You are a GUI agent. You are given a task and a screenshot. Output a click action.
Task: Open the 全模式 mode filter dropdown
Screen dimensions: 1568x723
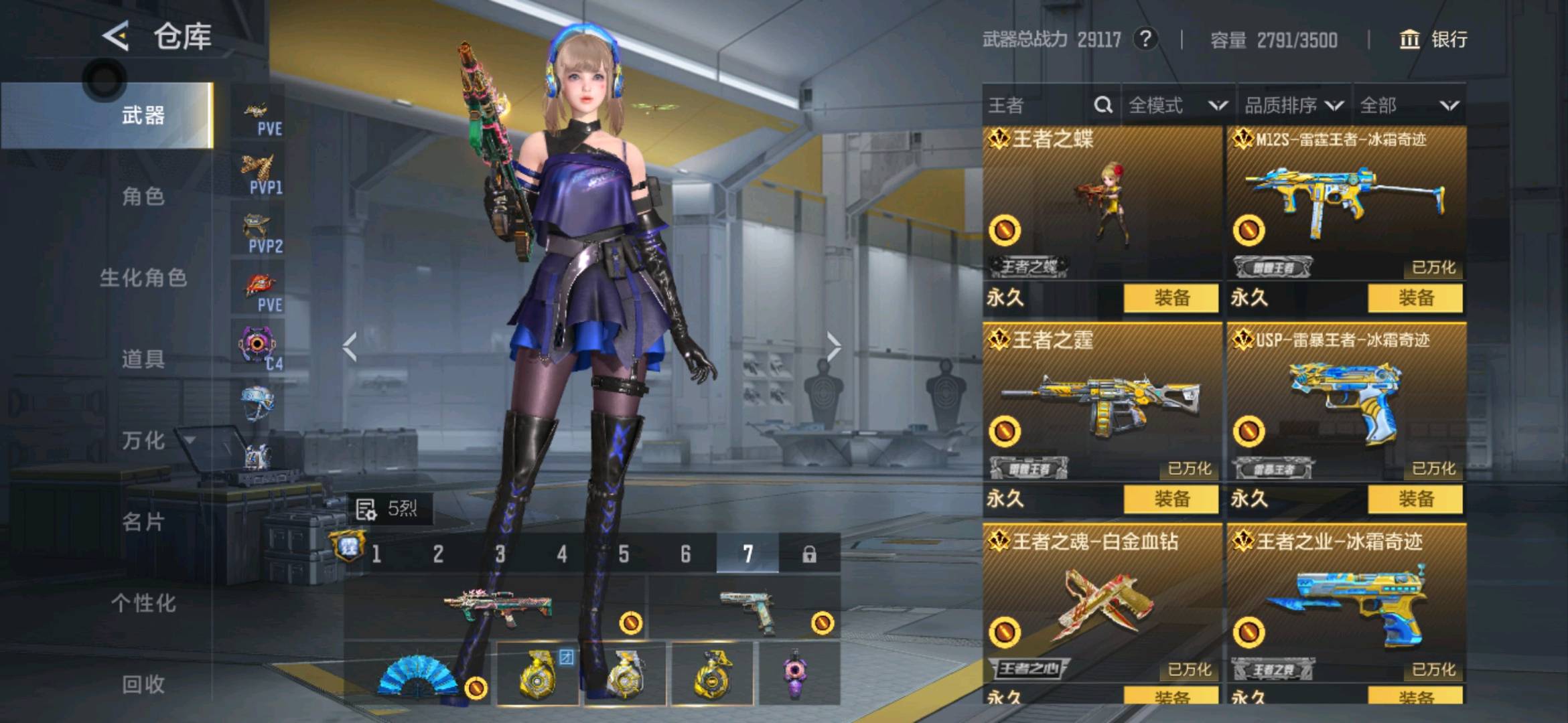(1178, 105)
